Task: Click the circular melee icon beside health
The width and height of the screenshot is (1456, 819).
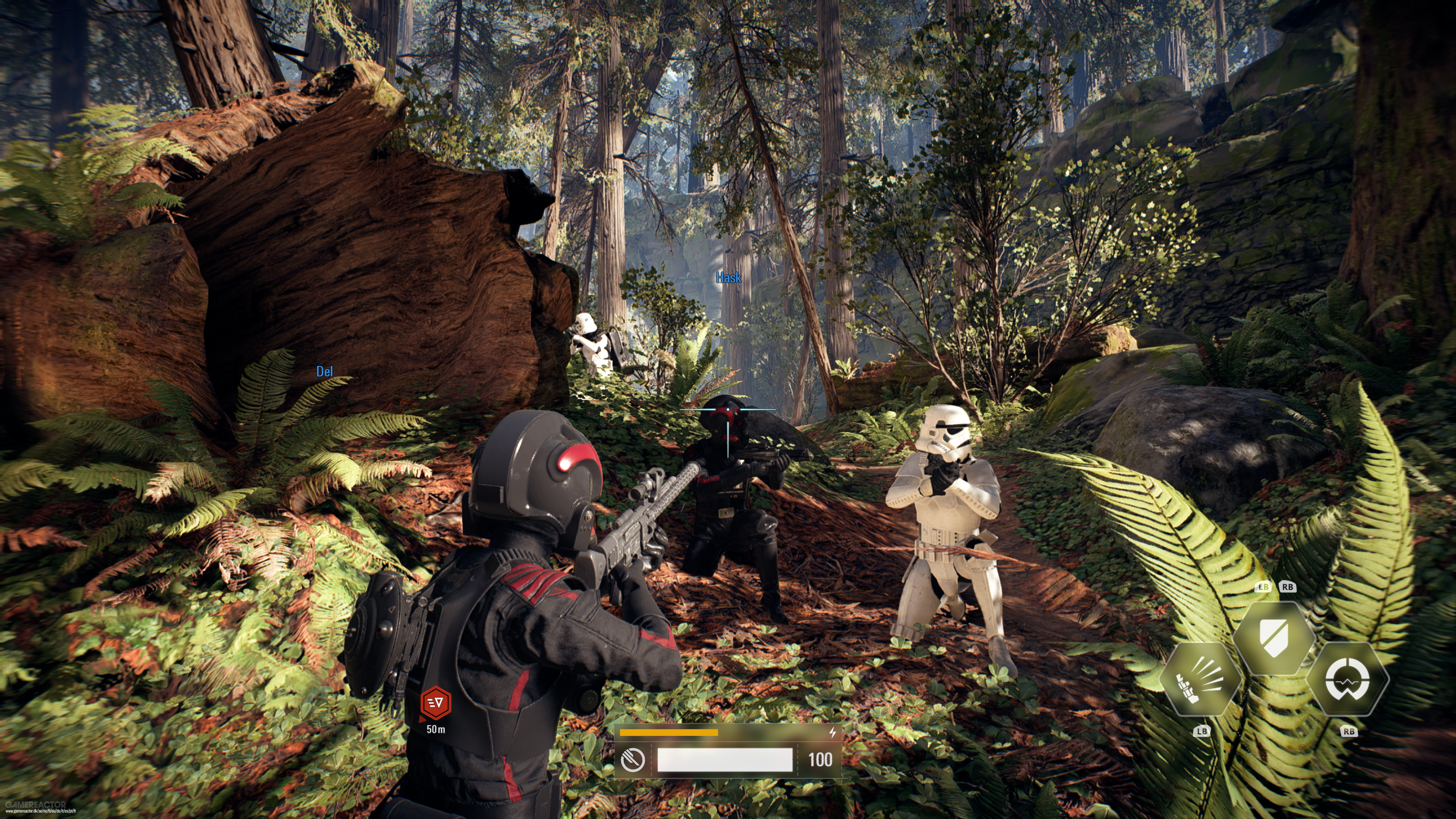Action: pos(633,759)
